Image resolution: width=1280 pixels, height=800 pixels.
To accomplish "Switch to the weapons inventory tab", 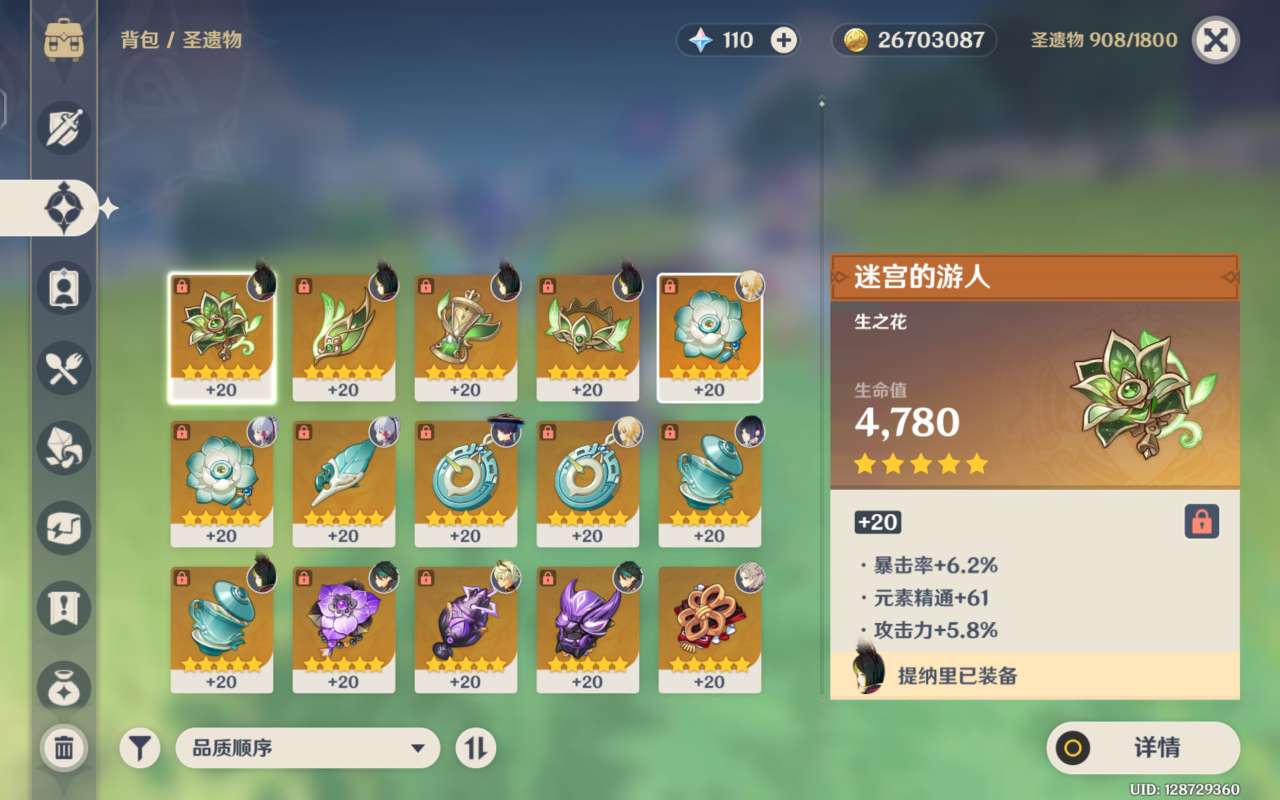I will point(65,128).
